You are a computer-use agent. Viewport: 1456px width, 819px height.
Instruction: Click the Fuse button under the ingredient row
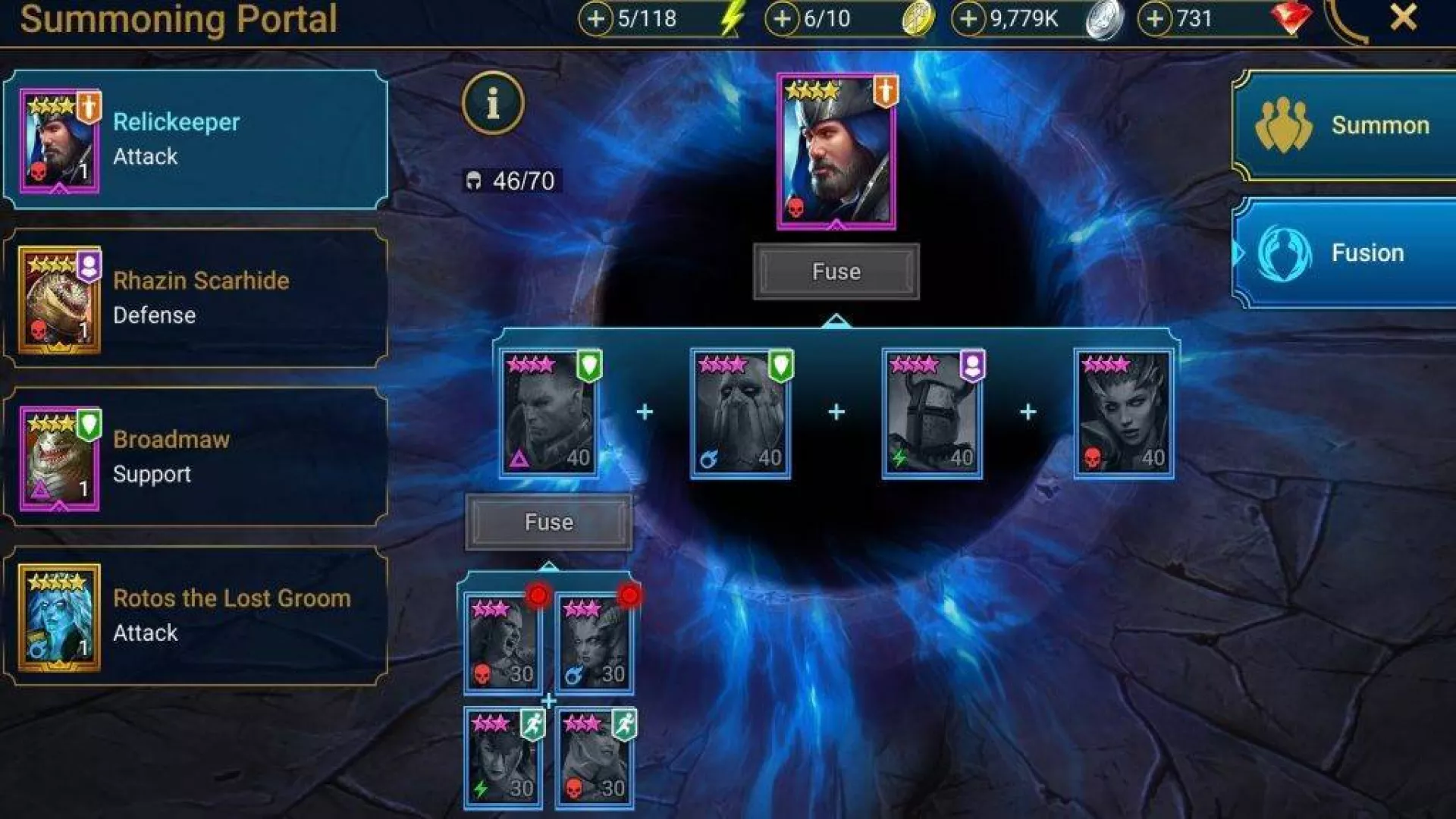coord(548,522)
